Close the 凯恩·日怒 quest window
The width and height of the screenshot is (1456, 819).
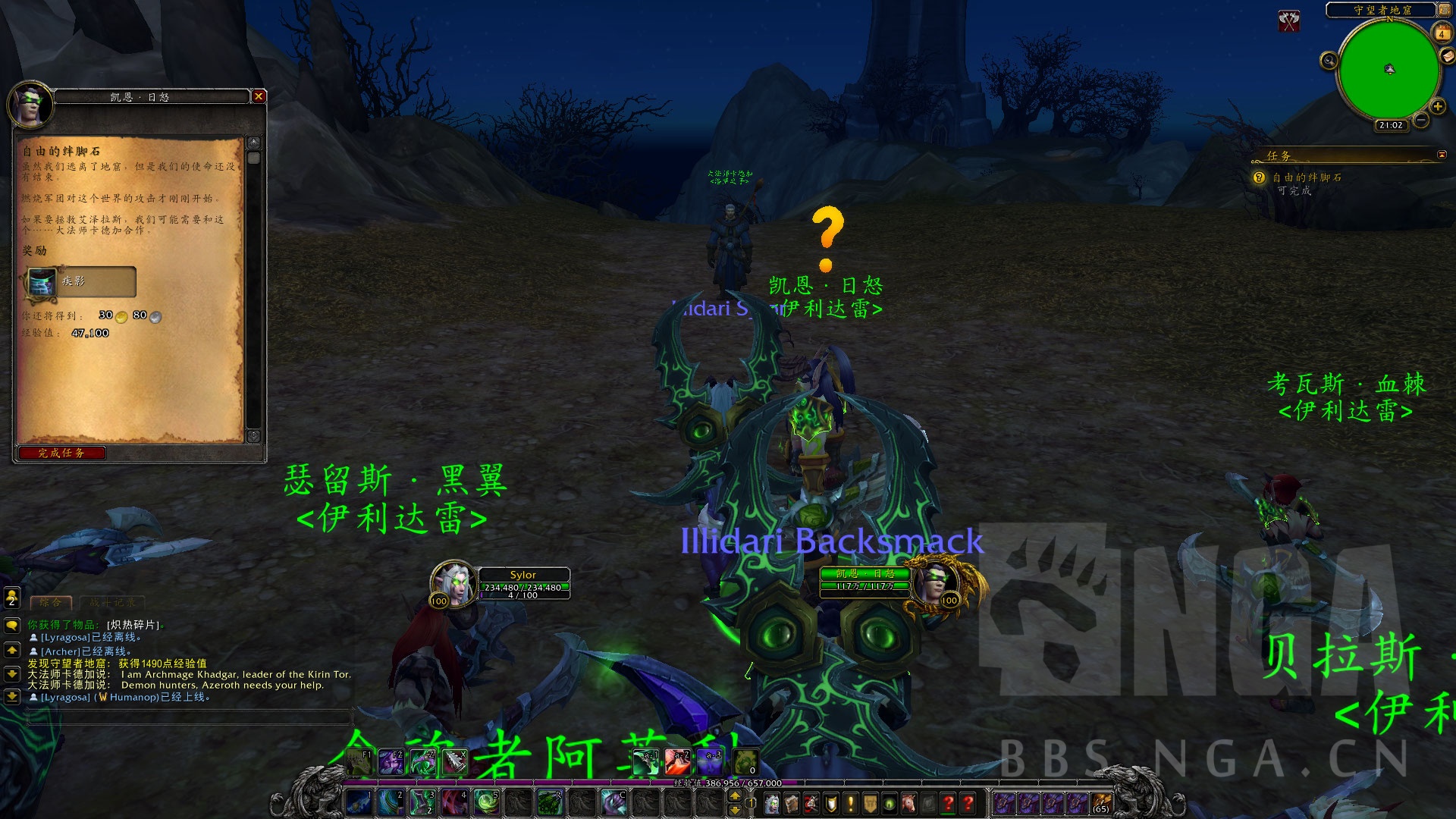[x=259, y=96]
